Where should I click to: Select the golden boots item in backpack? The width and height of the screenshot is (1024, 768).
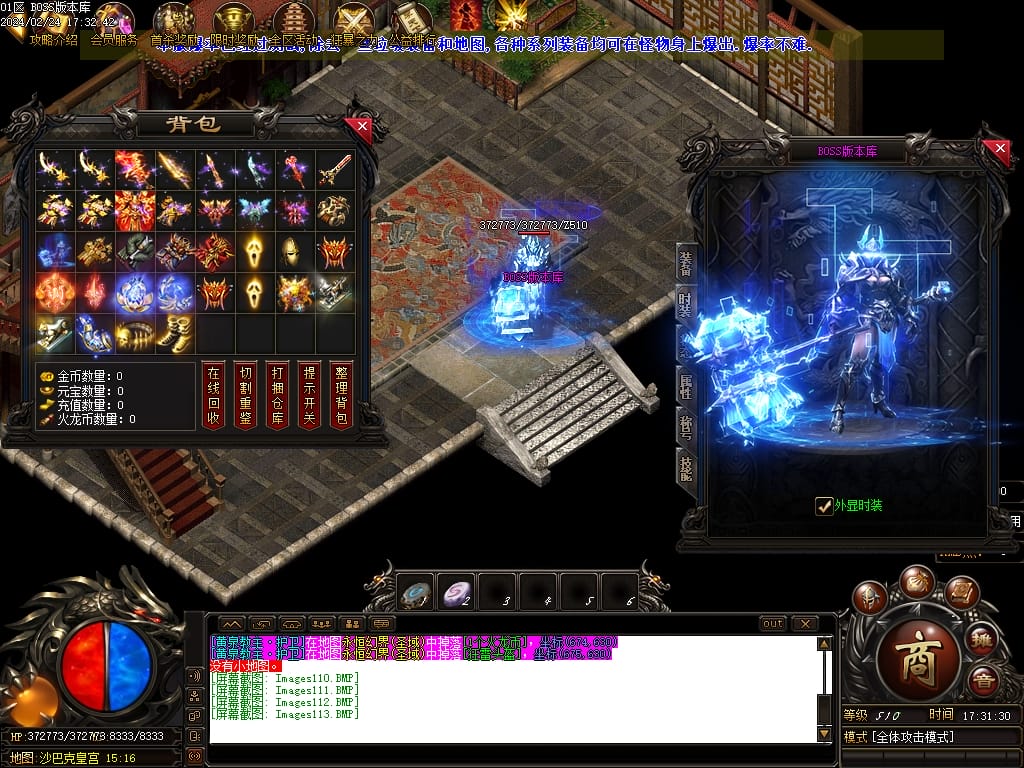[176, 333]
